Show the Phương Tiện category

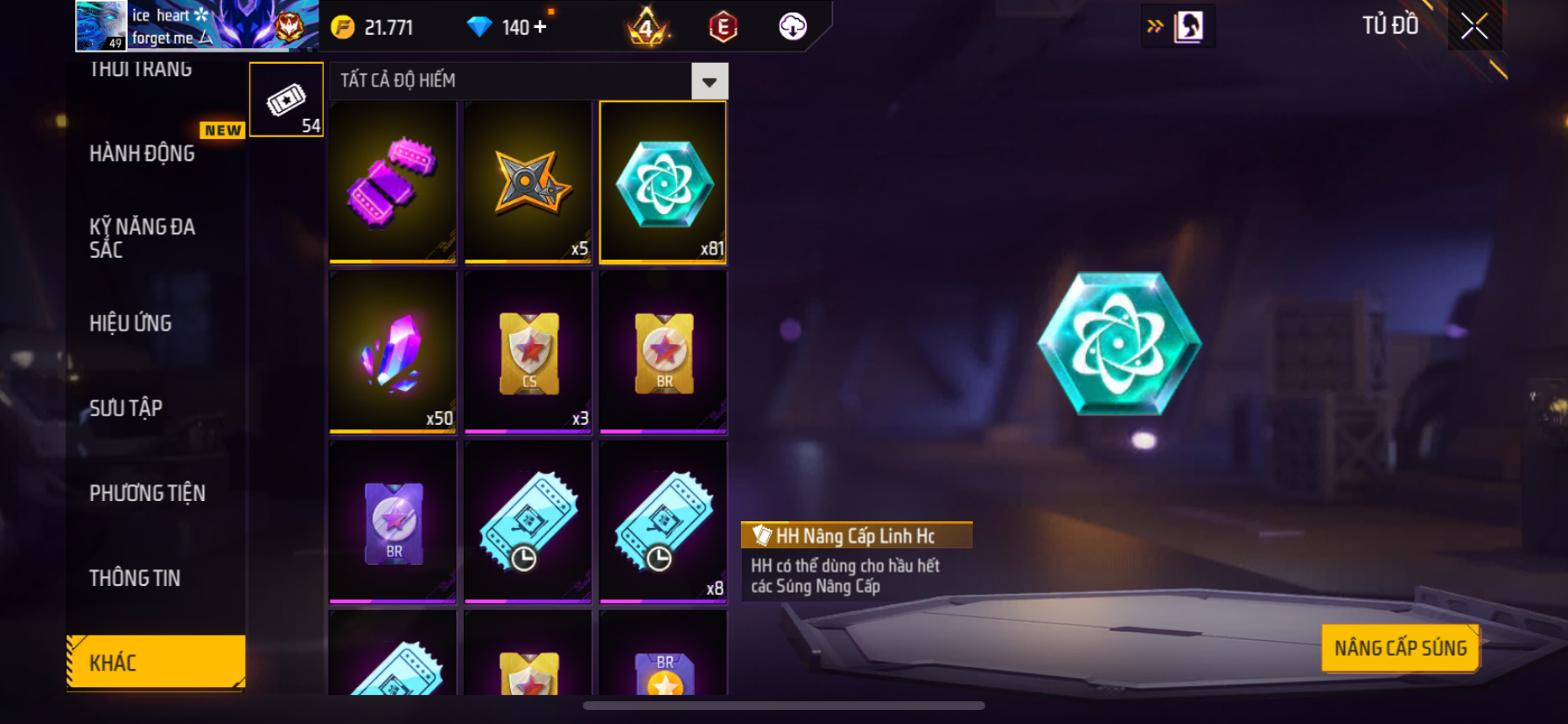click(x=147, y=493)
